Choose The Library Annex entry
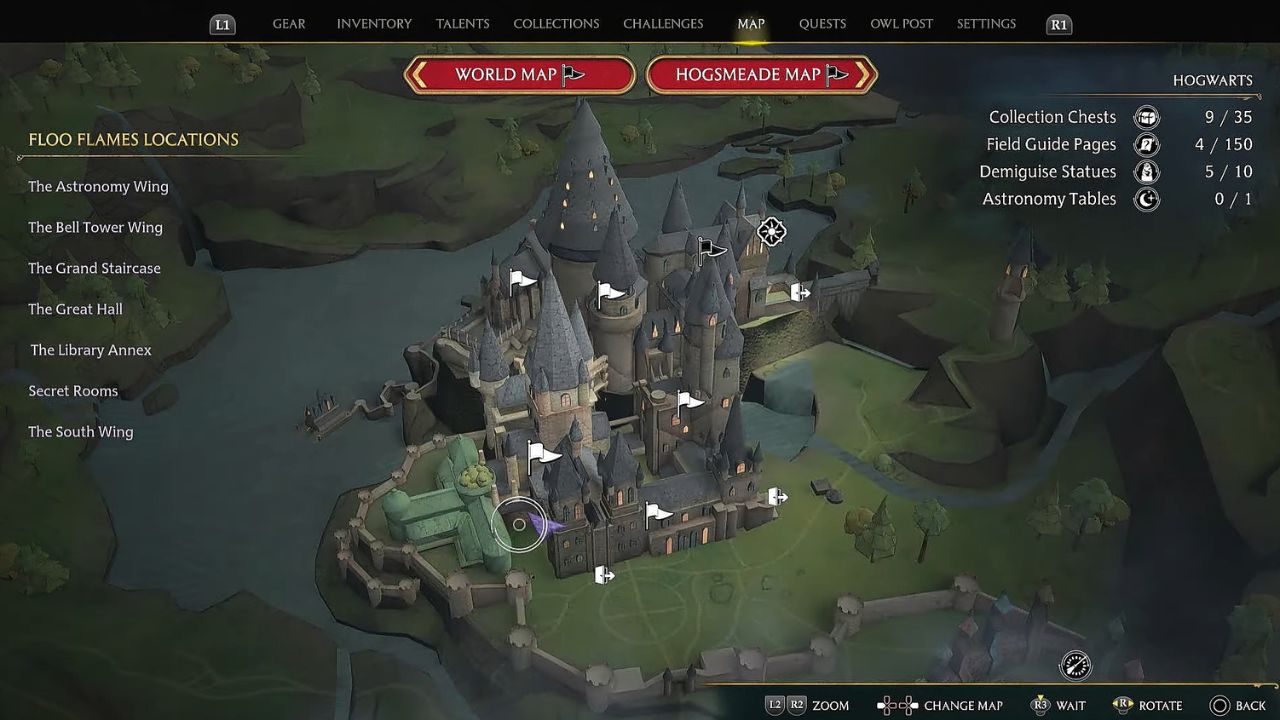Viewport: 1280px width, 720px height. [91, 351]
